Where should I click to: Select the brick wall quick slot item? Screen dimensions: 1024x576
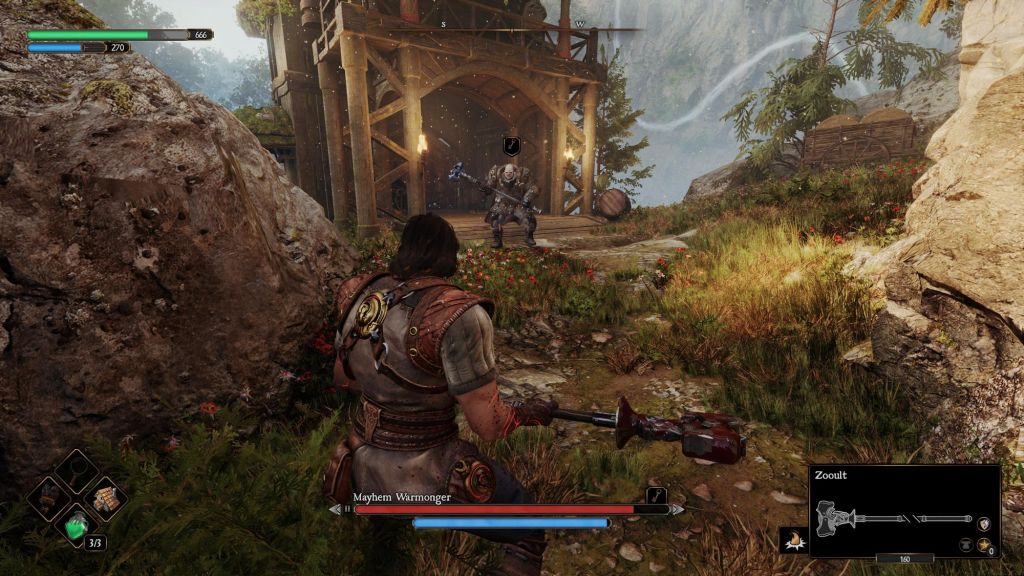click(x=105, y=495)
